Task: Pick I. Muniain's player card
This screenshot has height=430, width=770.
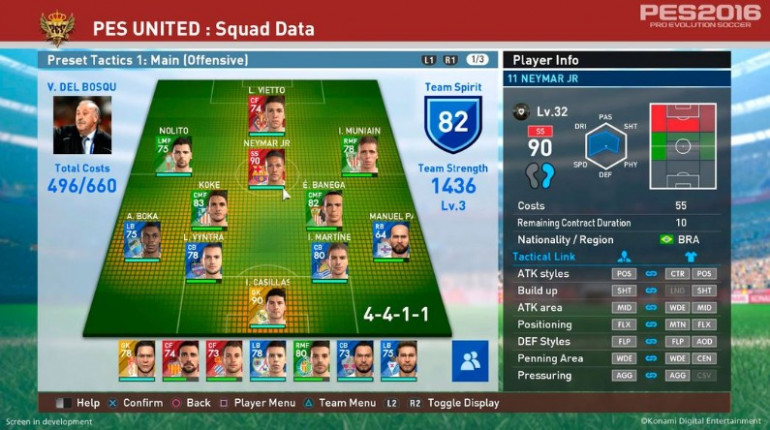Action: point(361,155)
